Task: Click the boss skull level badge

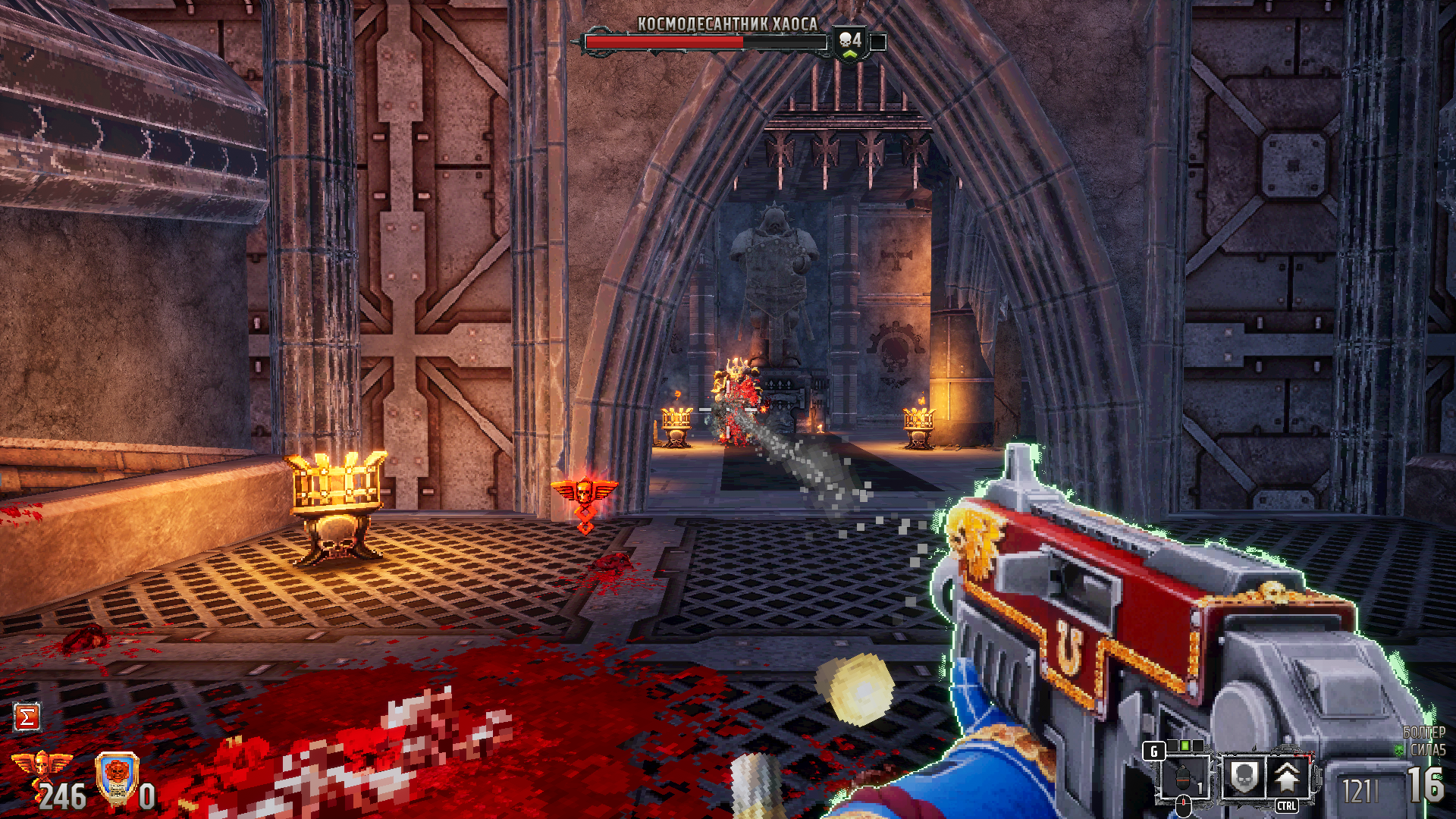Action: (x=850, y=42)
